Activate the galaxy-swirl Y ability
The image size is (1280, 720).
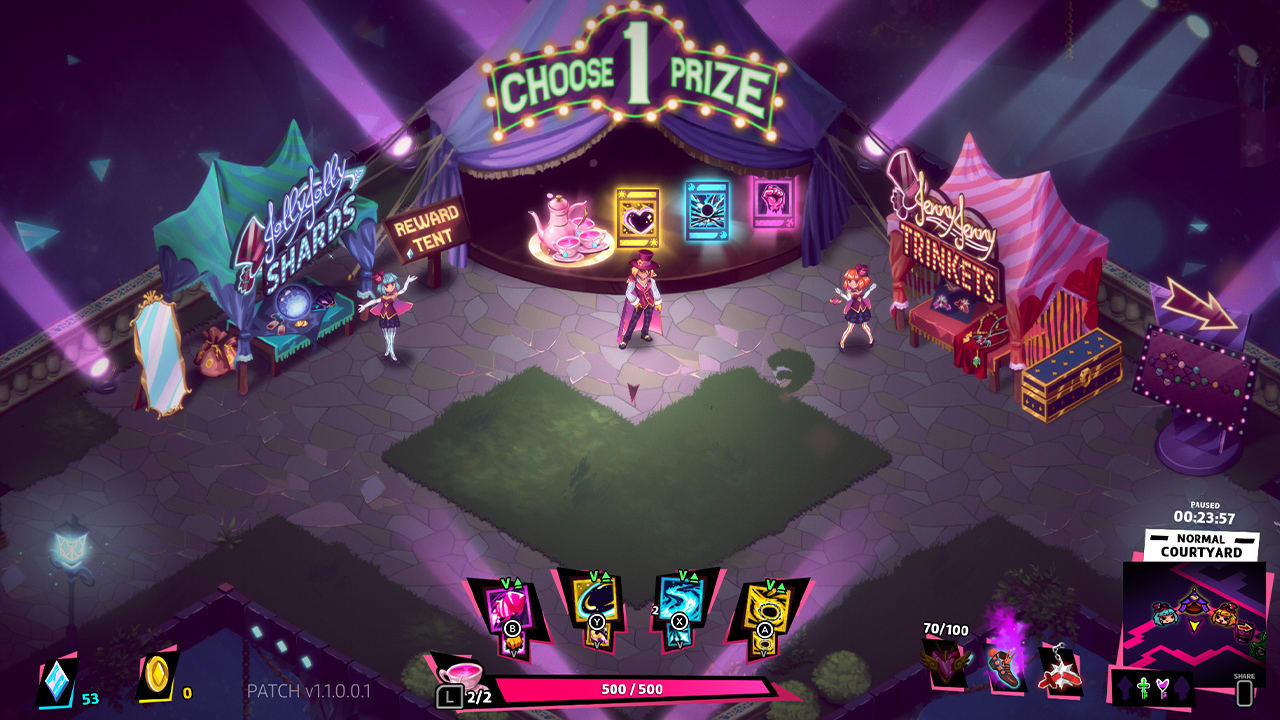(x=595, y=600)
